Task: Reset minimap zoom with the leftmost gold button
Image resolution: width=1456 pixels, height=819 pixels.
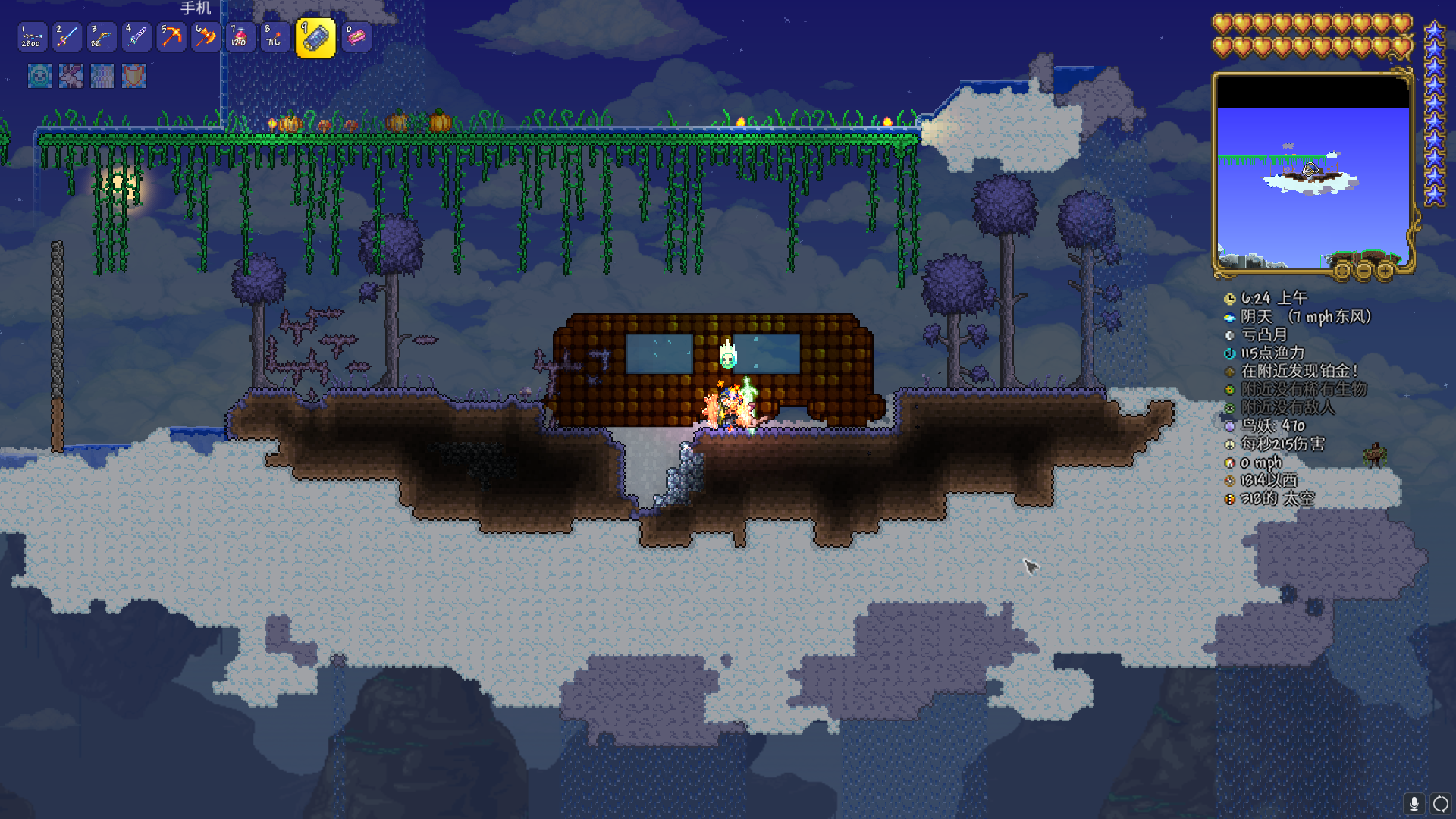Action: [1342, 271]
